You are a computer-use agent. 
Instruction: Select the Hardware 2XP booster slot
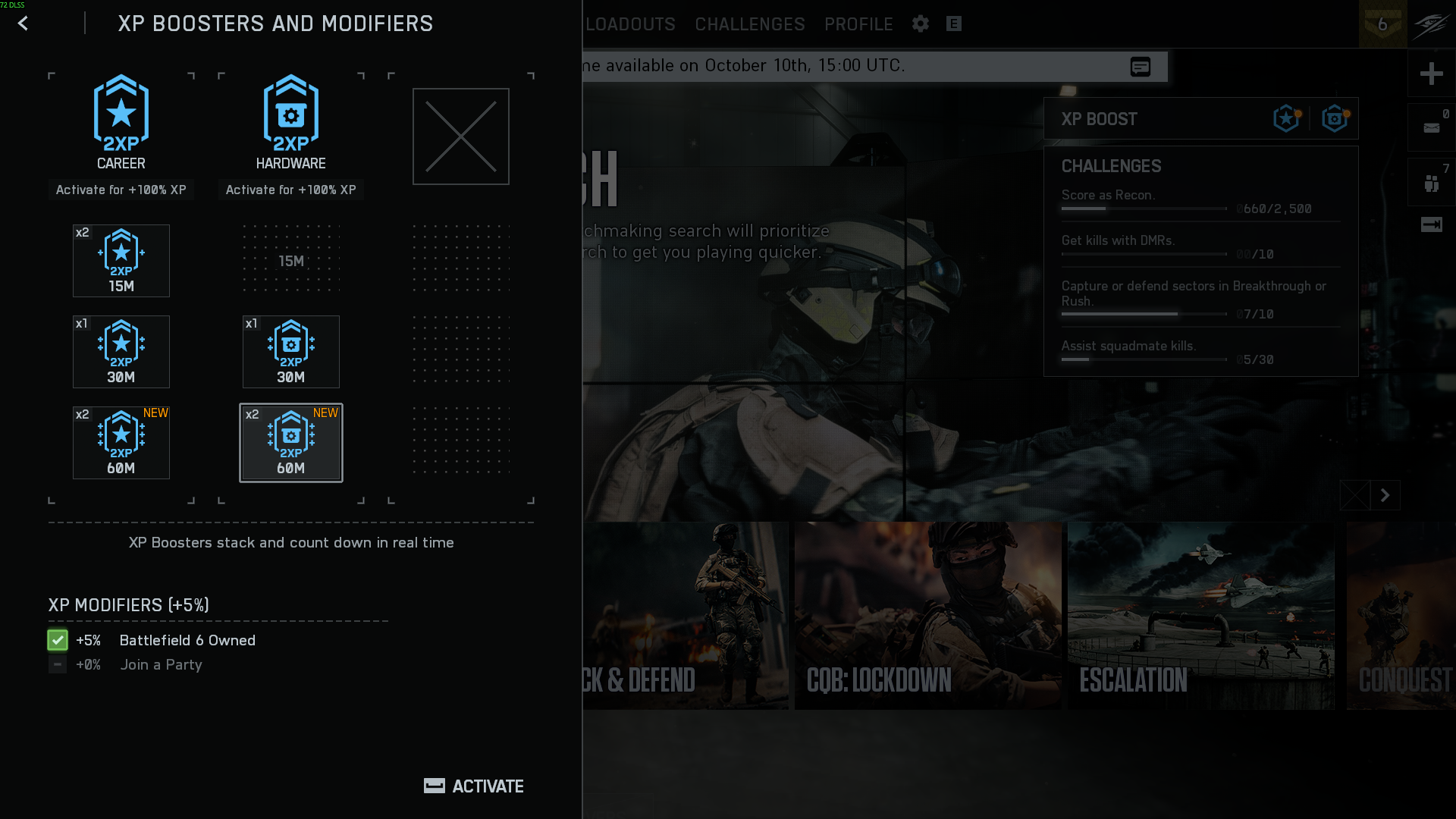coord(291,121)
